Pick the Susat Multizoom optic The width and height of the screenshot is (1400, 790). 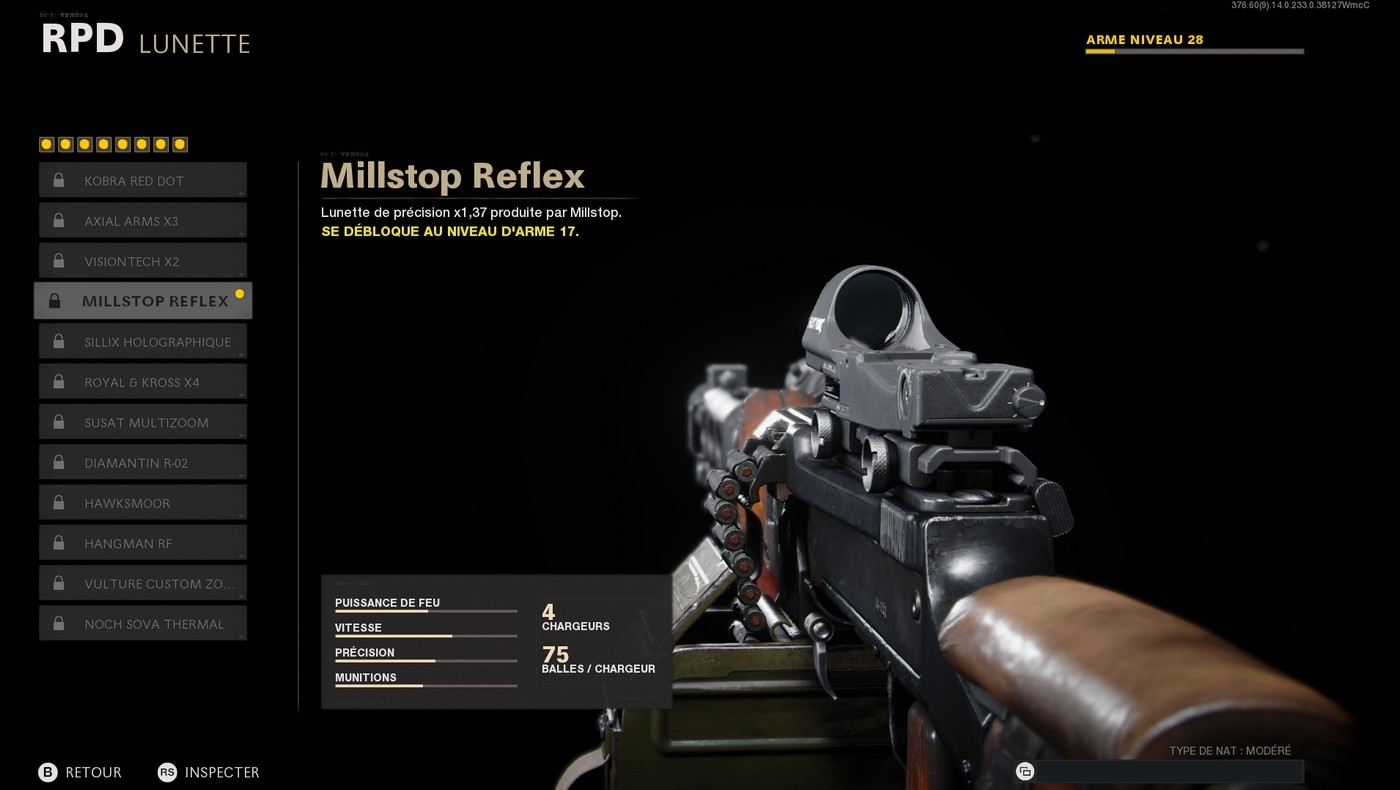click(143, 422)
